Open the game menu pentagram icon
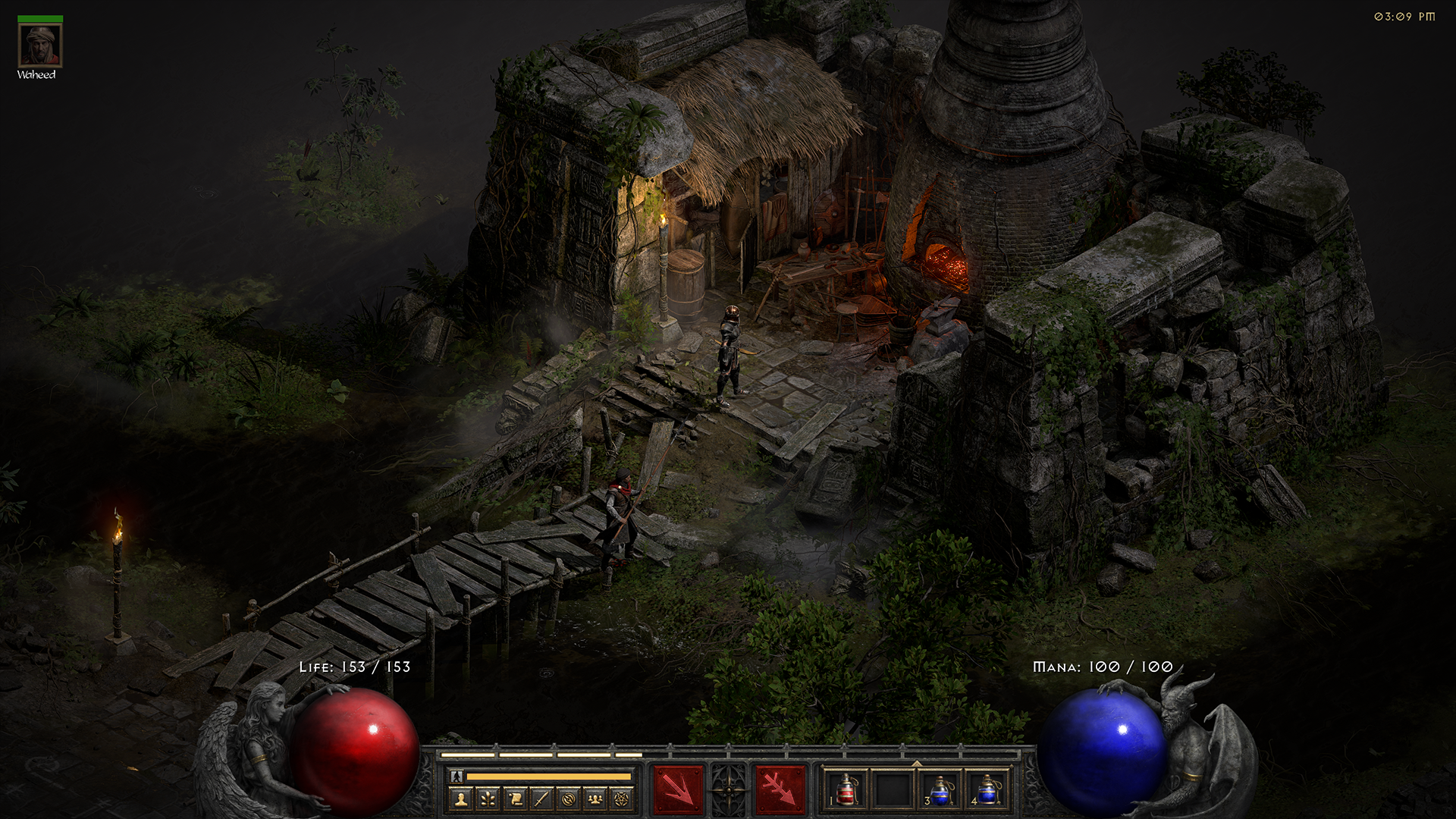Screen dimensions: 1456x819 click(x=622, y=799)
